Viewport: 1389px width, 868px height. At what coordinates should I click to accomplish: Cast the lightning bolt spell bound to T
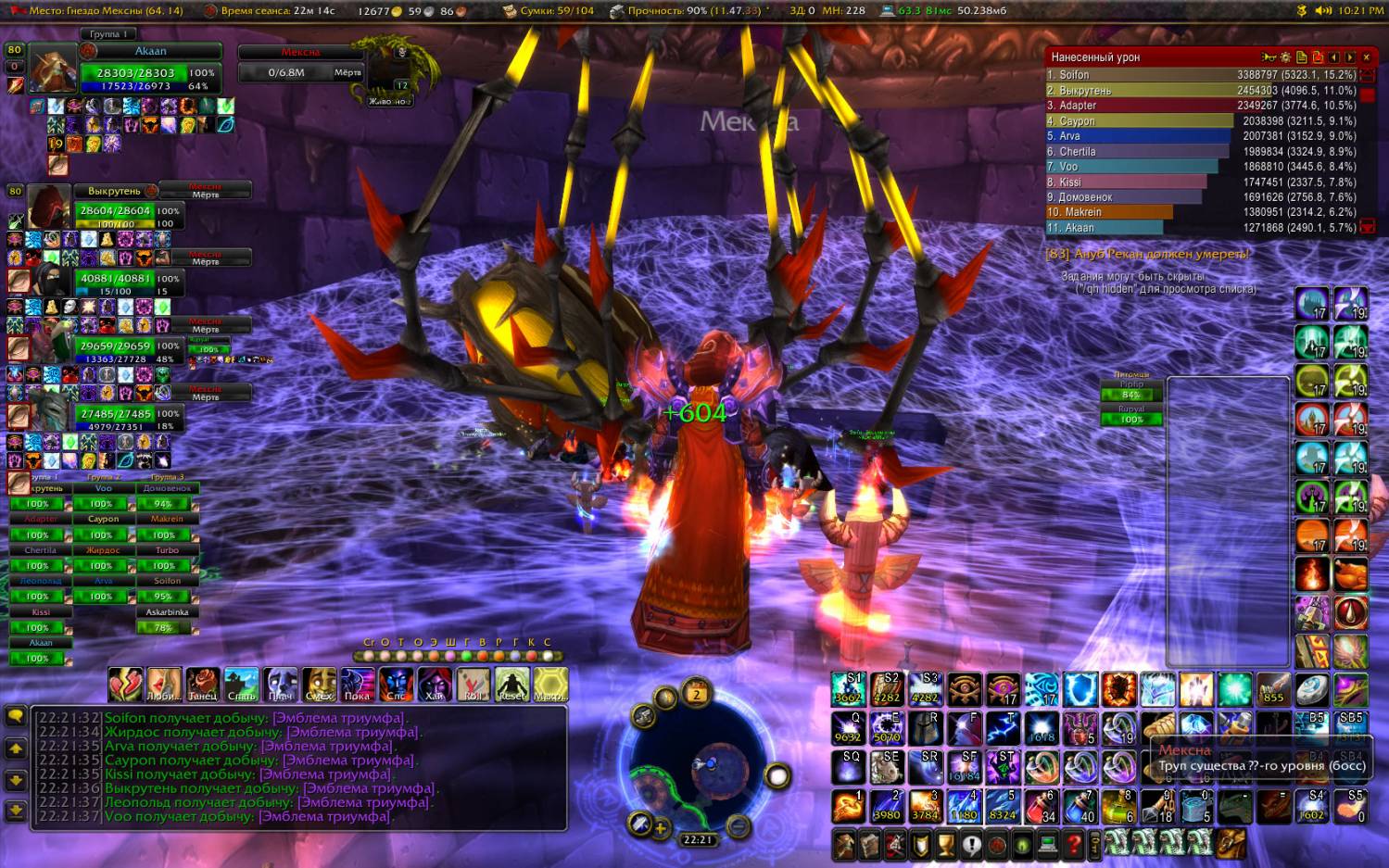pos(1003,729)
